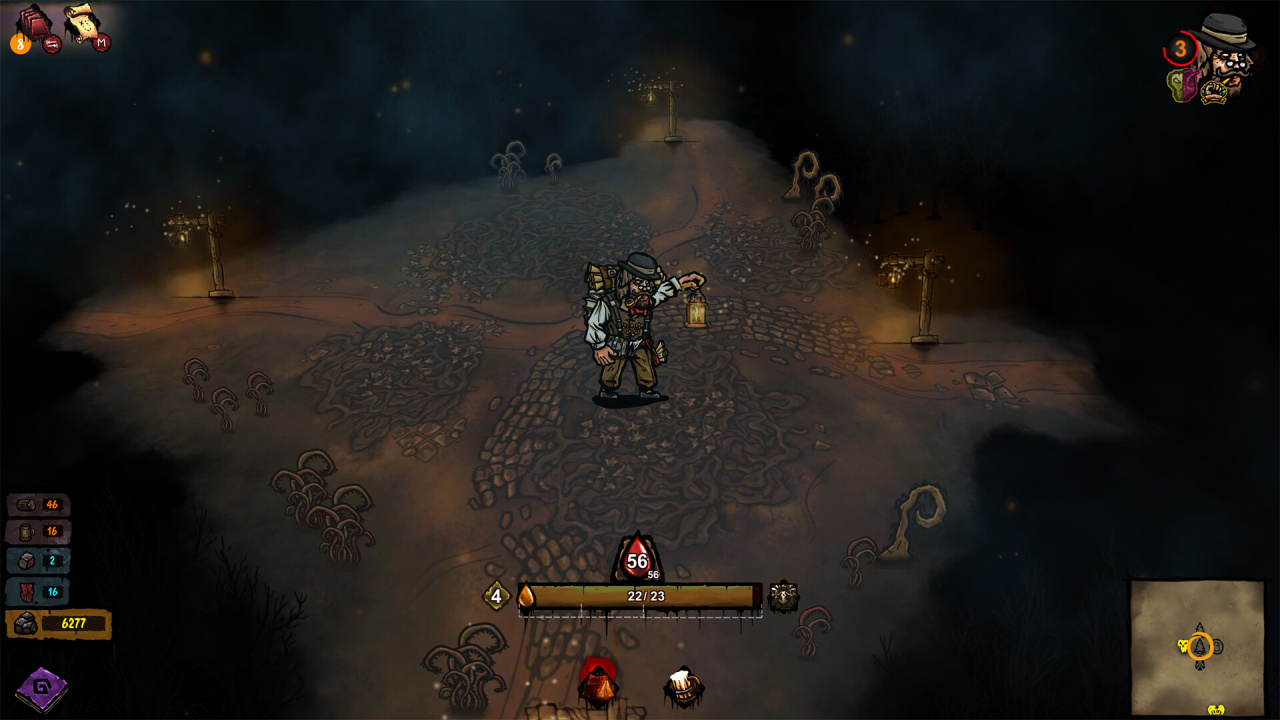Open the red card deck icon
This screenshot has width=1280, height=720.
point(32,24)
